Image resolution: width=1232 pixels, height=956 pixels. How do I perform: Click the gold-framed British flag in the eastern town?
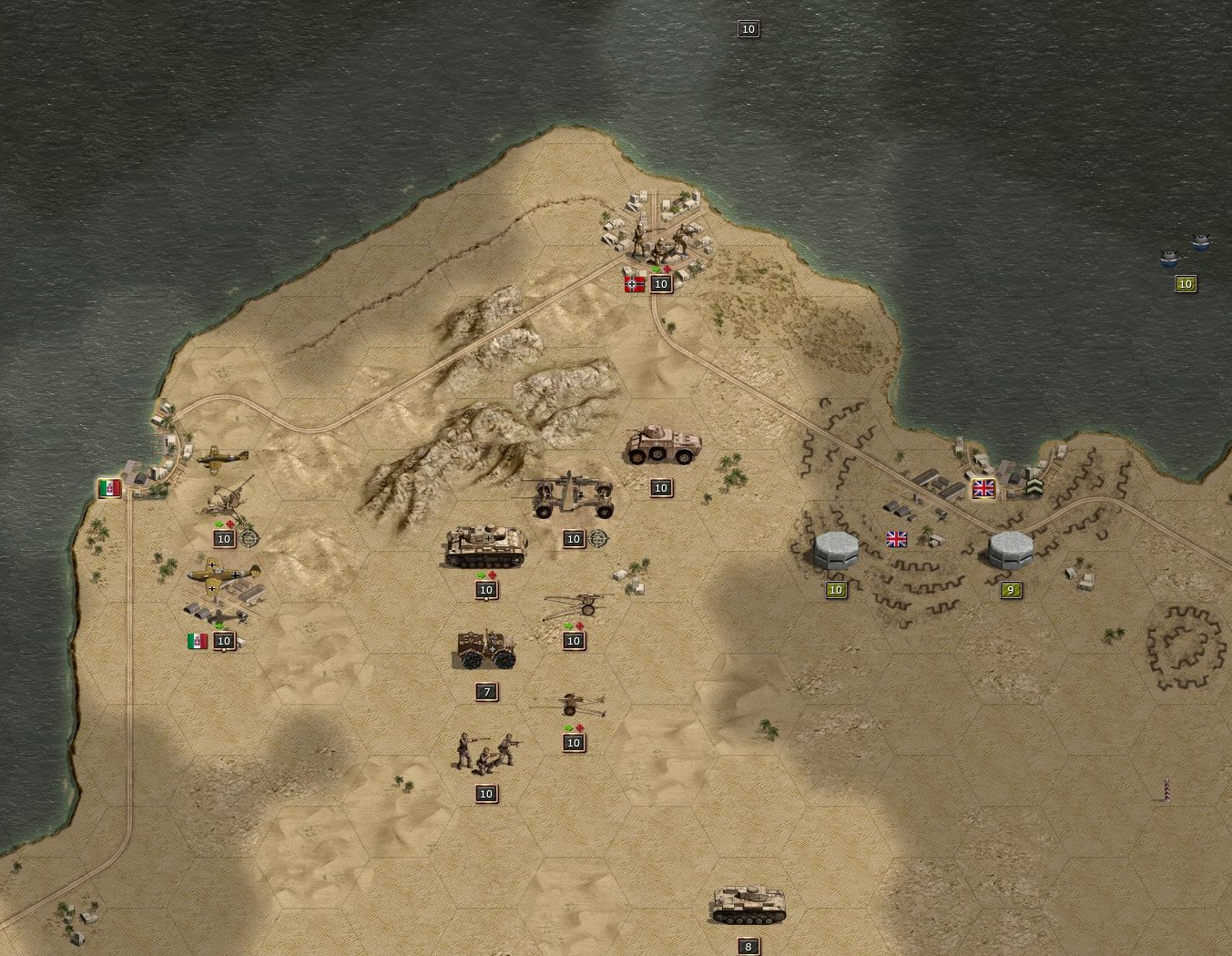983,488
